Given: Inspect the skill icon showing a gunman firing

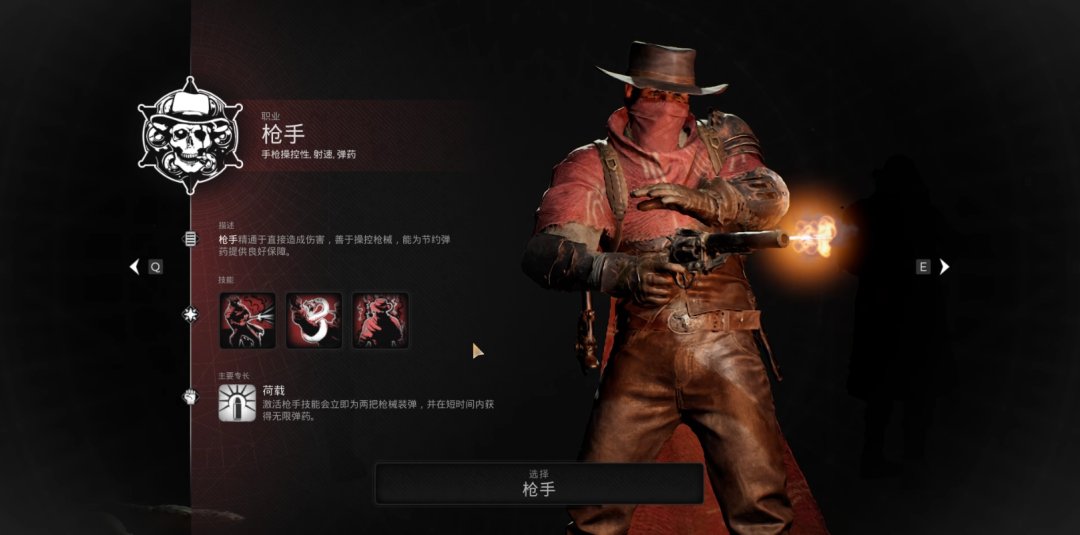Looking at the screenshot, I should point(247,320).
